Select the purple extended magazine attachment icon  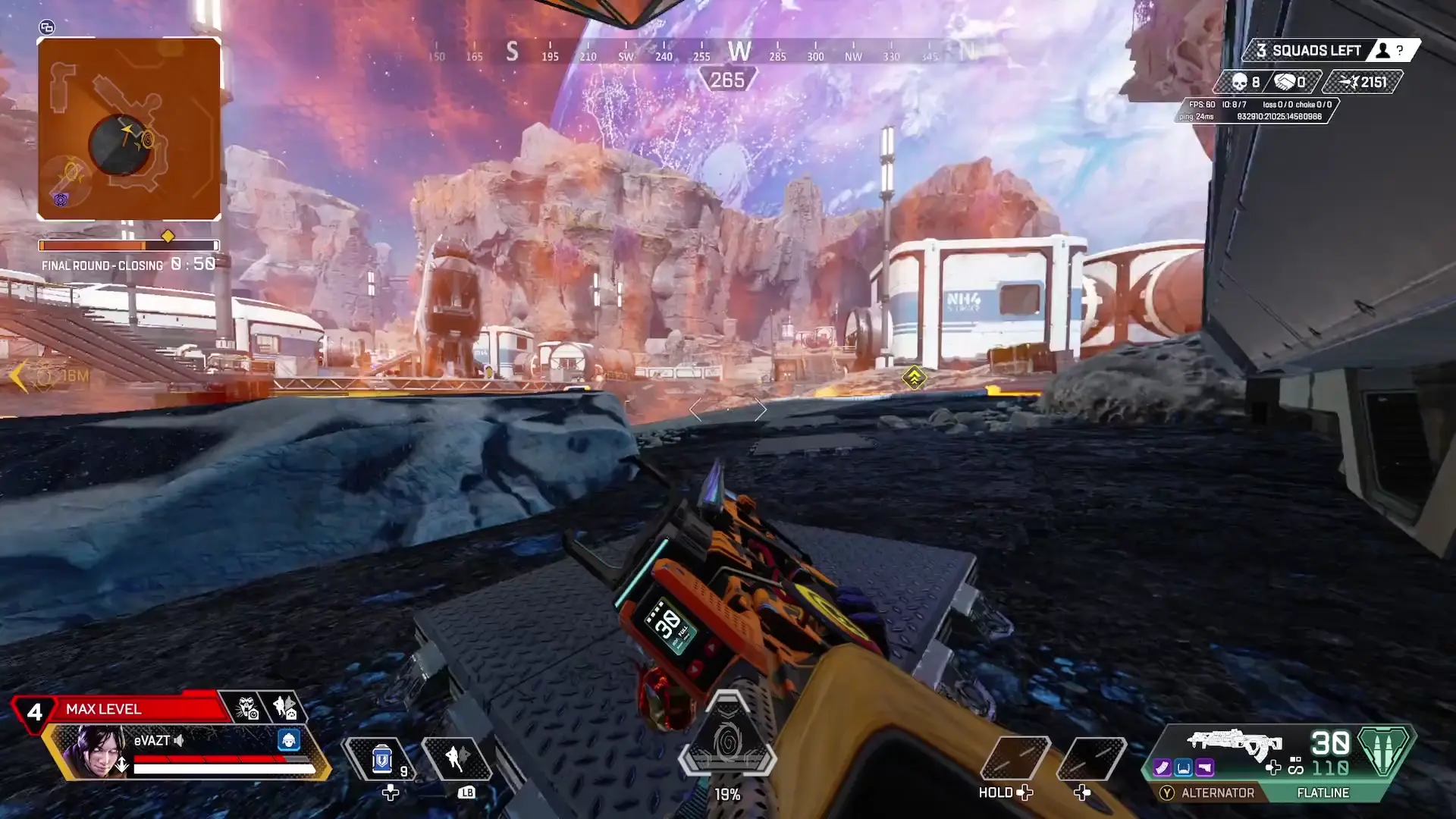1162,767
